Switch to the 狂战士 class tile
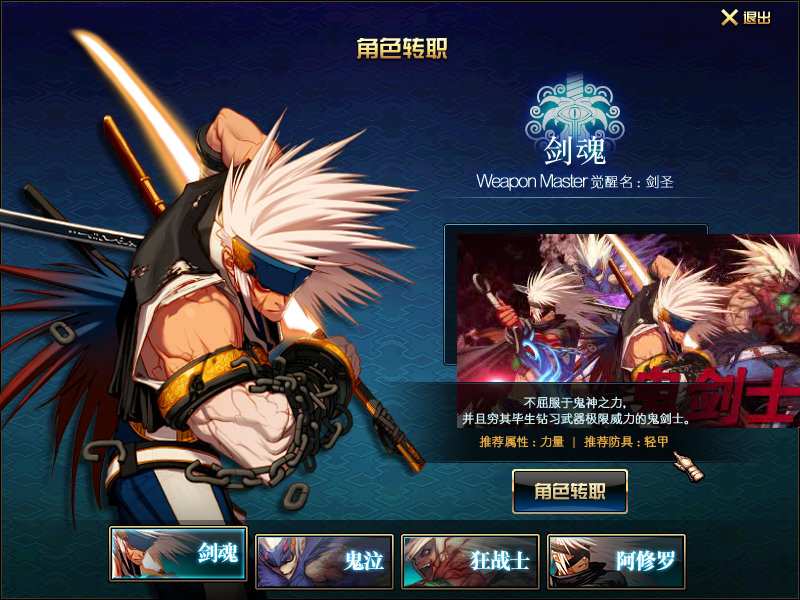This screenshot has height=600, width=800. coord(470,559)
